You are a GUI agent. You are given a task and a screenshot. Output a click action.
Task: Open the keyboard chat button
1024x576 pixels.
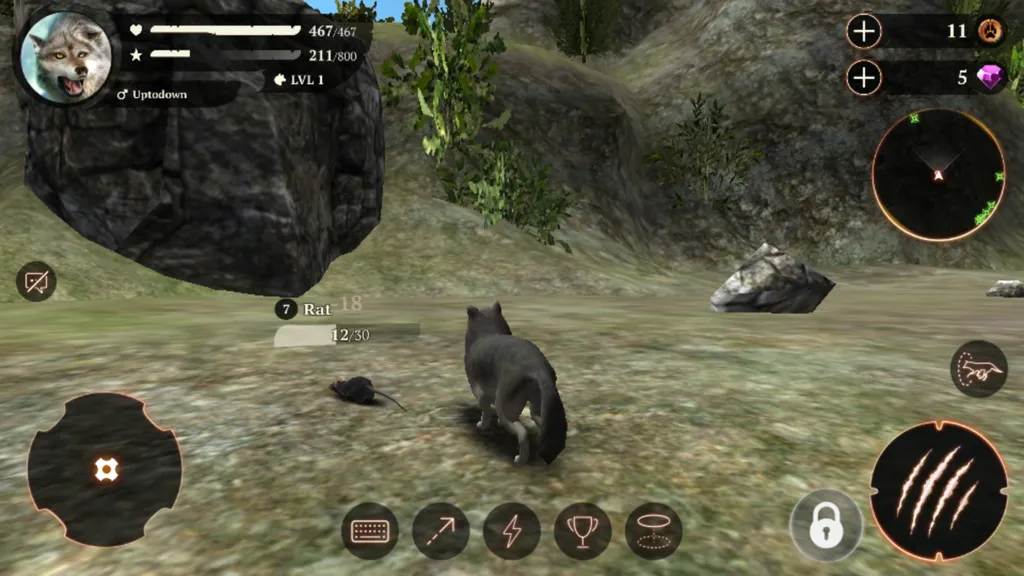pos(370,530)
